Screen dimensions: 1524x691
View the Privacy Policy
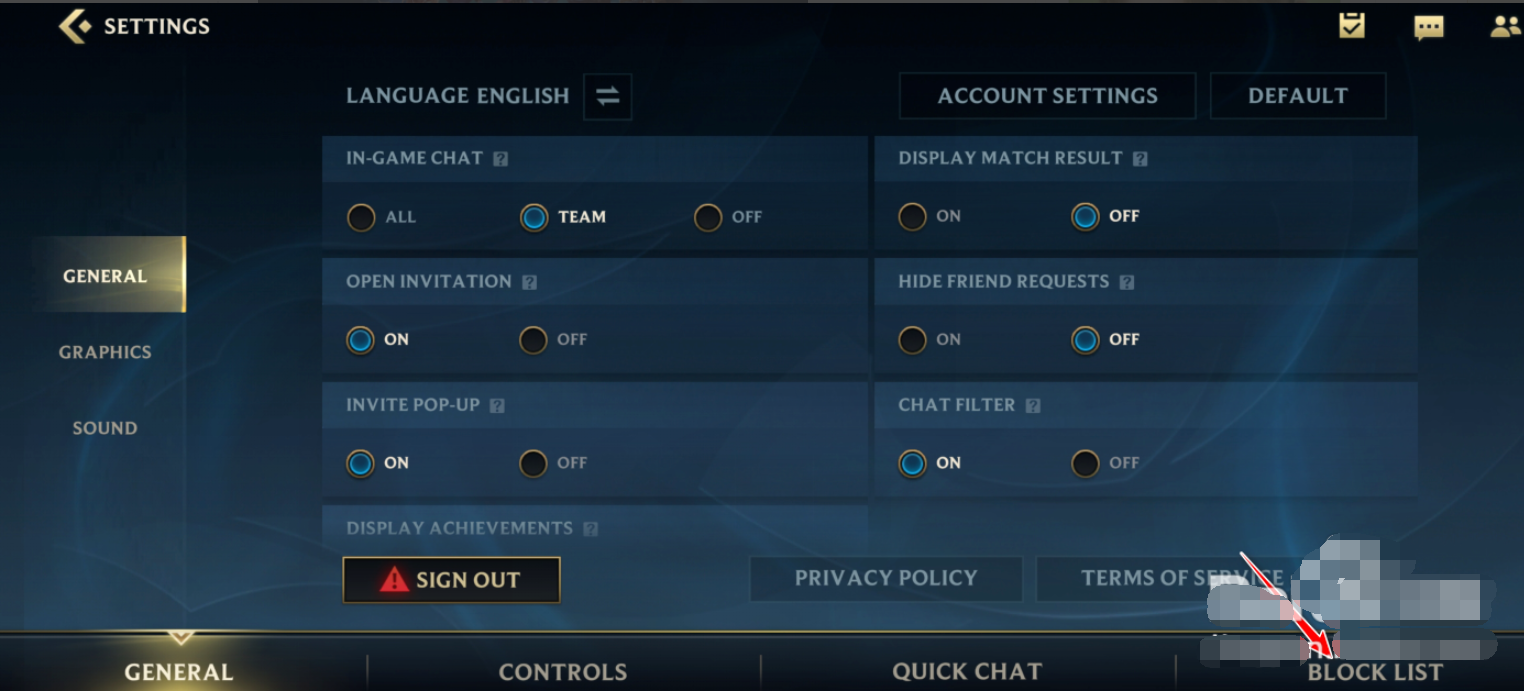coord(885,578)
